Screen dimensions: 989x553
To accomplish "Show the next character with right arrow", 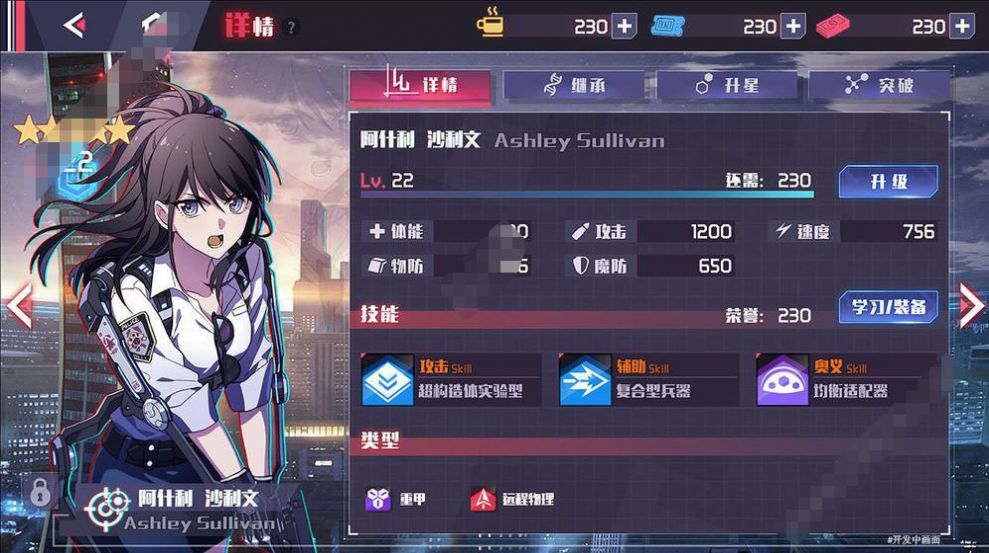I will [971, 306].
